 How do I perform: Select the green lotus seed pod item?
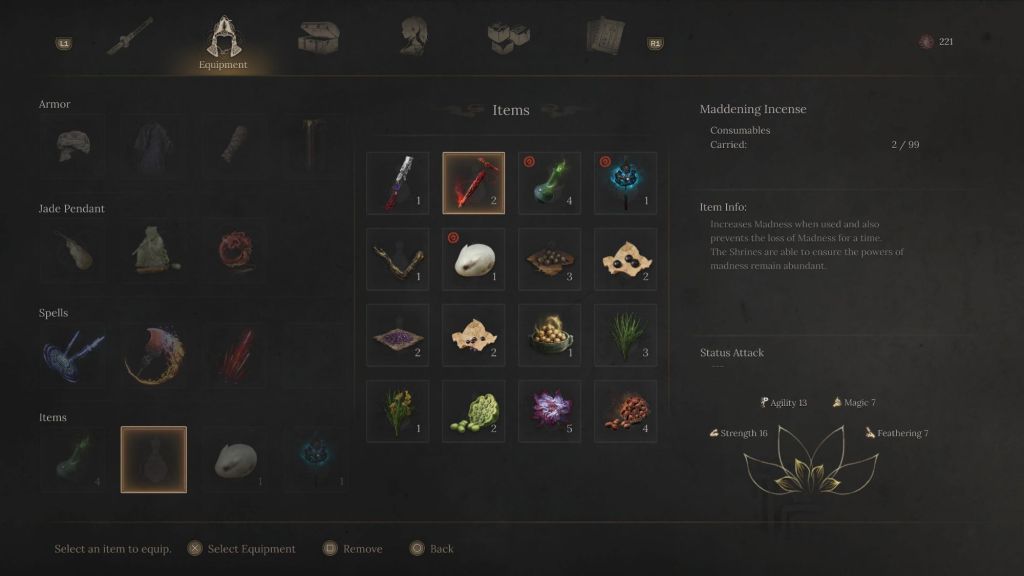click(474, 411)
